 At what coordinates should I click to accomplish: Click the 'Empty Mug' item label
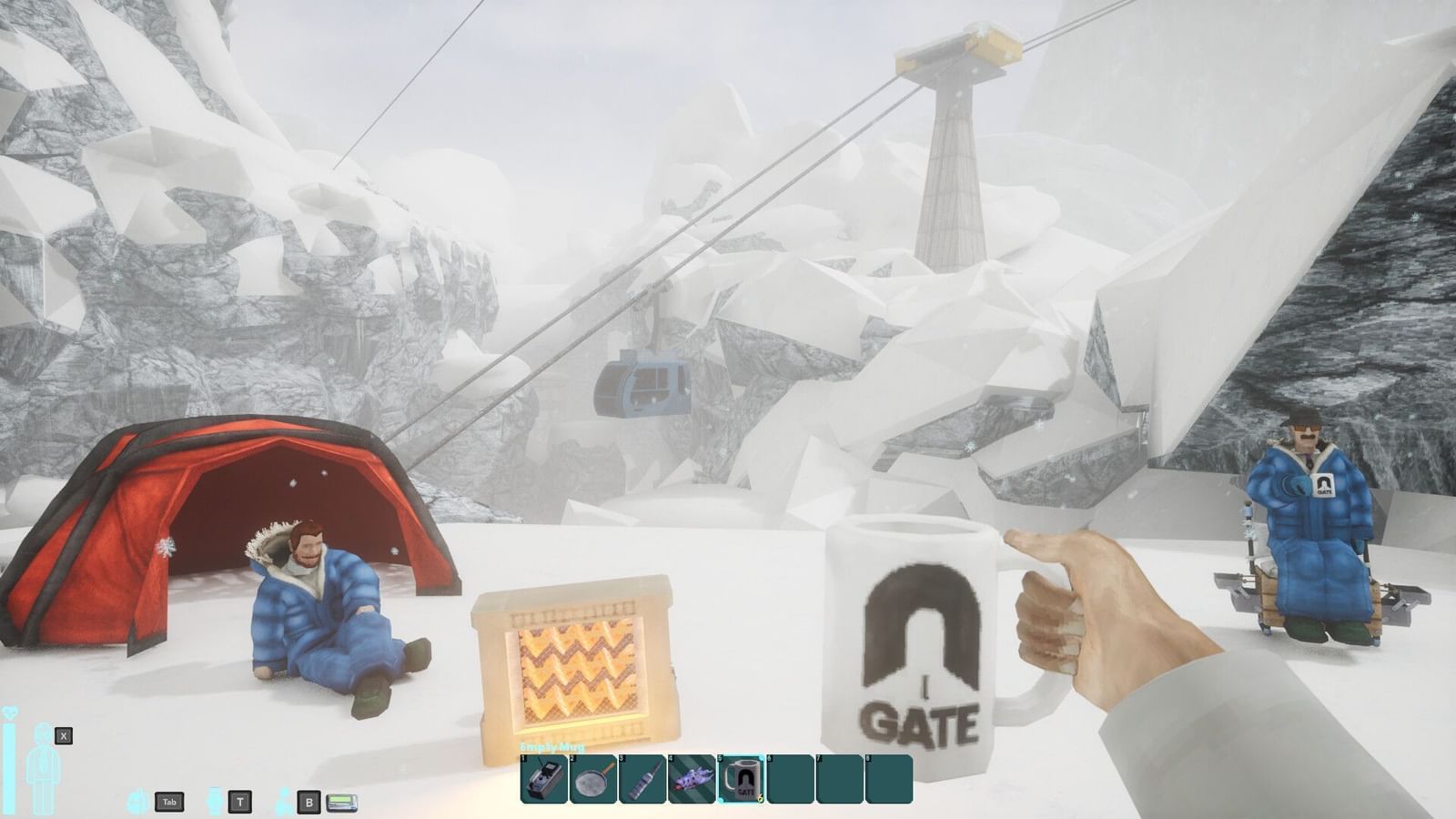point(551,746)
